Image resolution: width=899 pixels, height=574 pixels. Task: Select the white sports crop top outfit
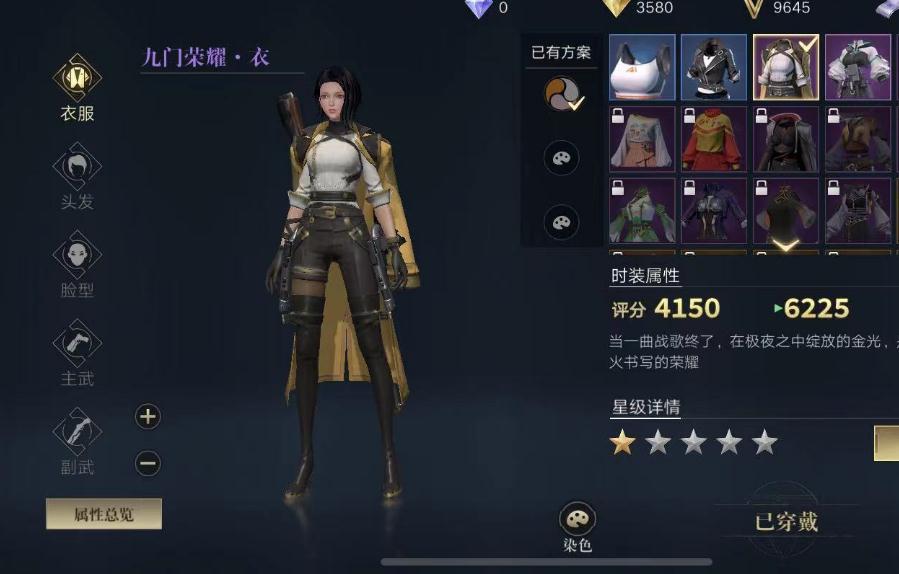tap(641, 68)
